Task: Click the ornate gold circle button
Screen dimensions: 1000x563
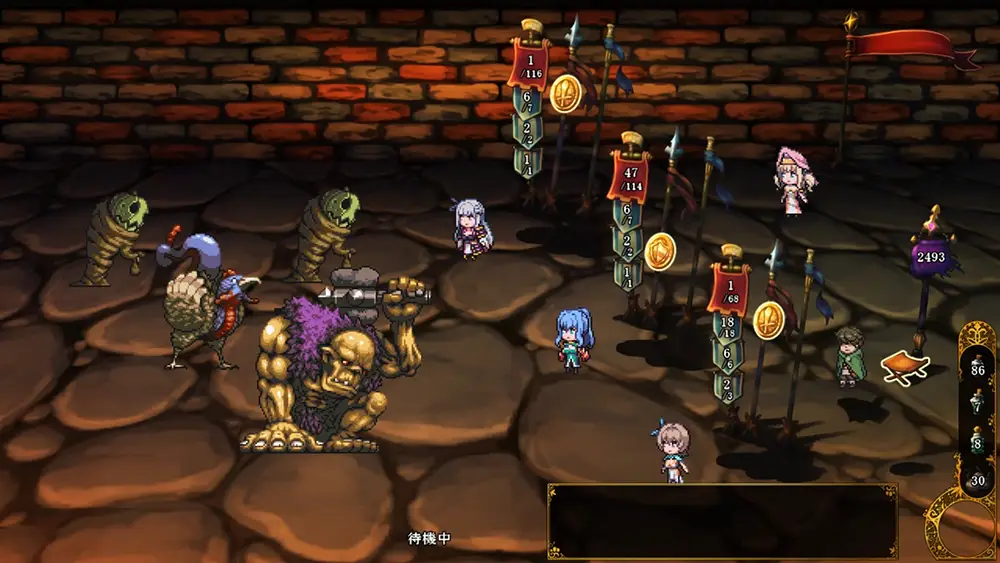Action: click(963, 528)
